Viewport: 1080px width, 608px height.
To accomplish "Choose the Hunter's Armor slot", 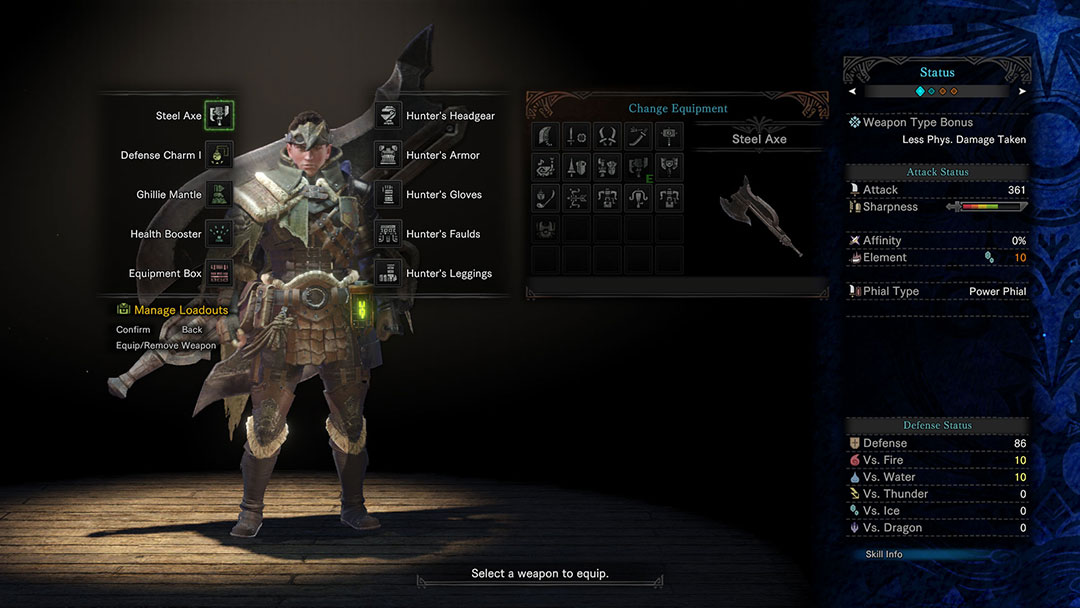I will pyautogui.click(x=388, y=155).
